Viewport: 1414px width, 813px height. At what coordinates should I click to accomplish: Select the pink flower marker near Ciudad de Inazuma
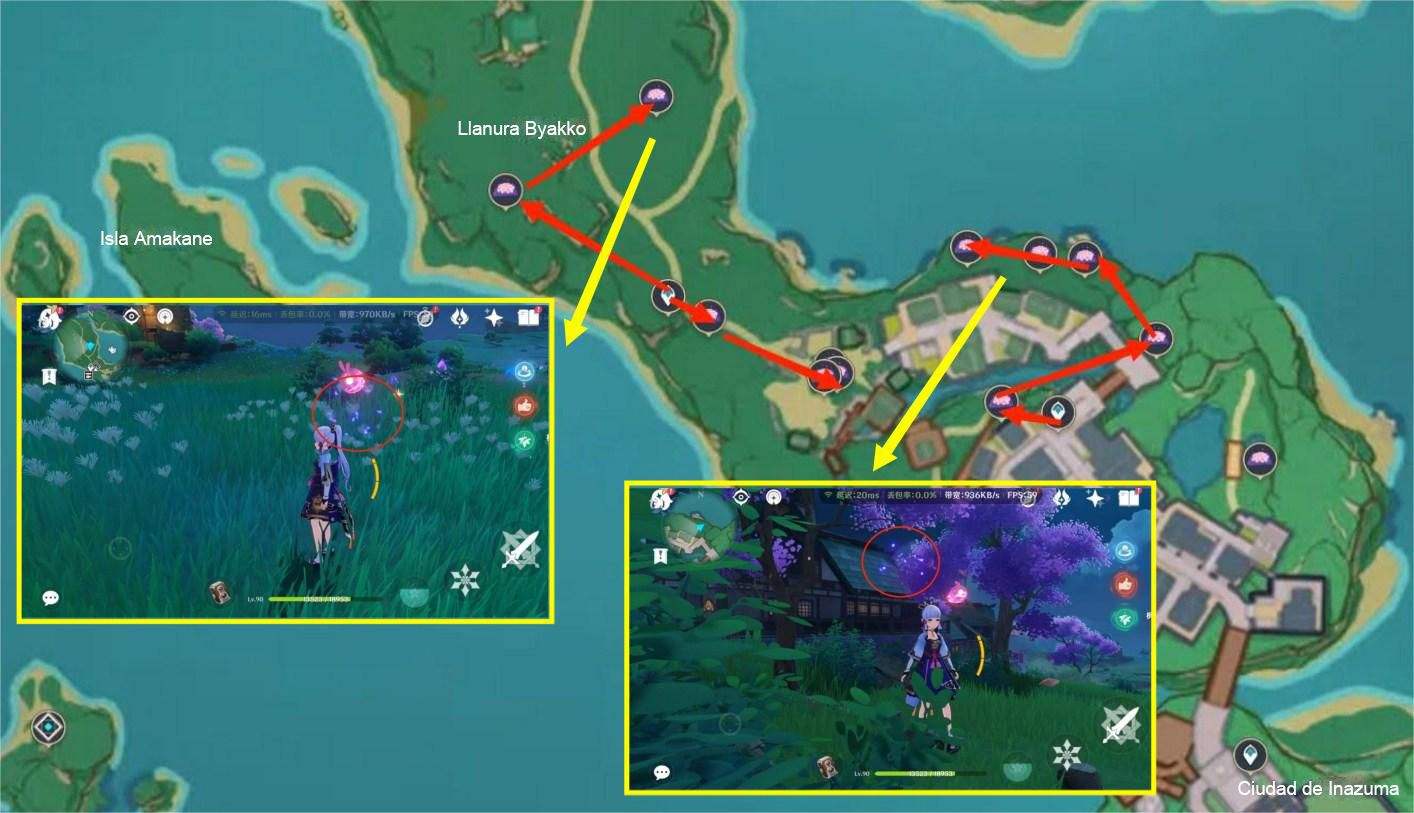point(1262,457)
